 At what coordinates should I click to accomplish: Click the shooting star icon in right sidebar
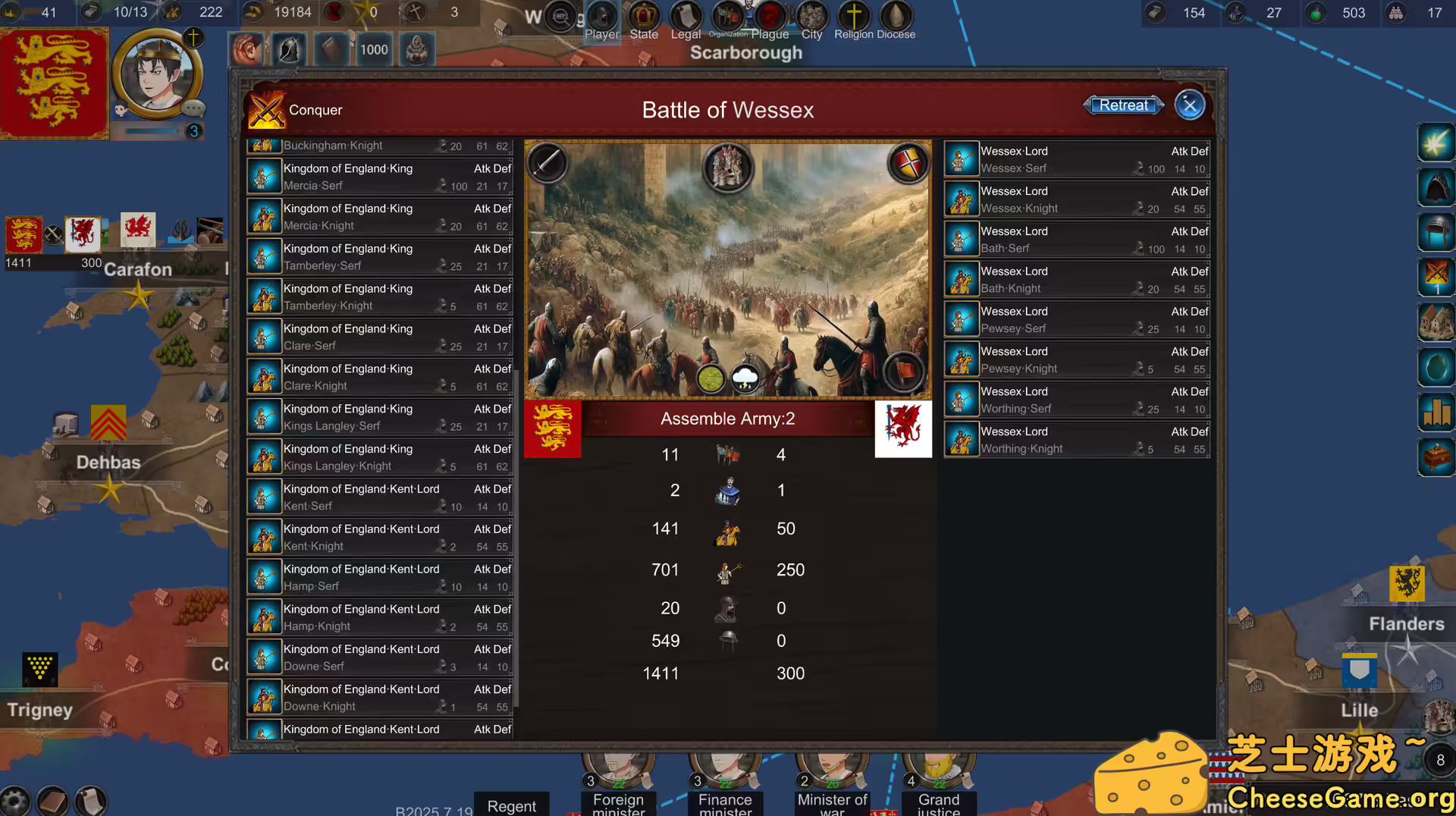(x=1436, y=142)
